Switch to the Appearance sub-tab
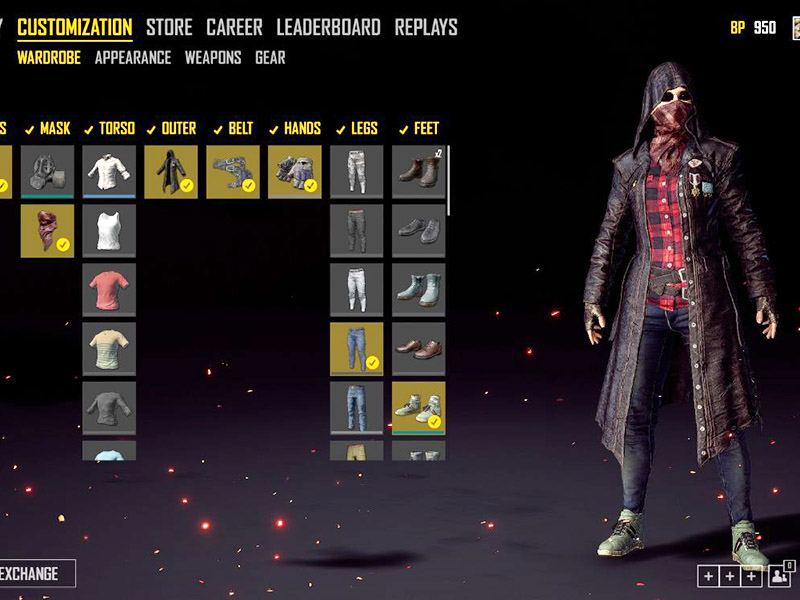The image size is (800, 600). [133, 58]
